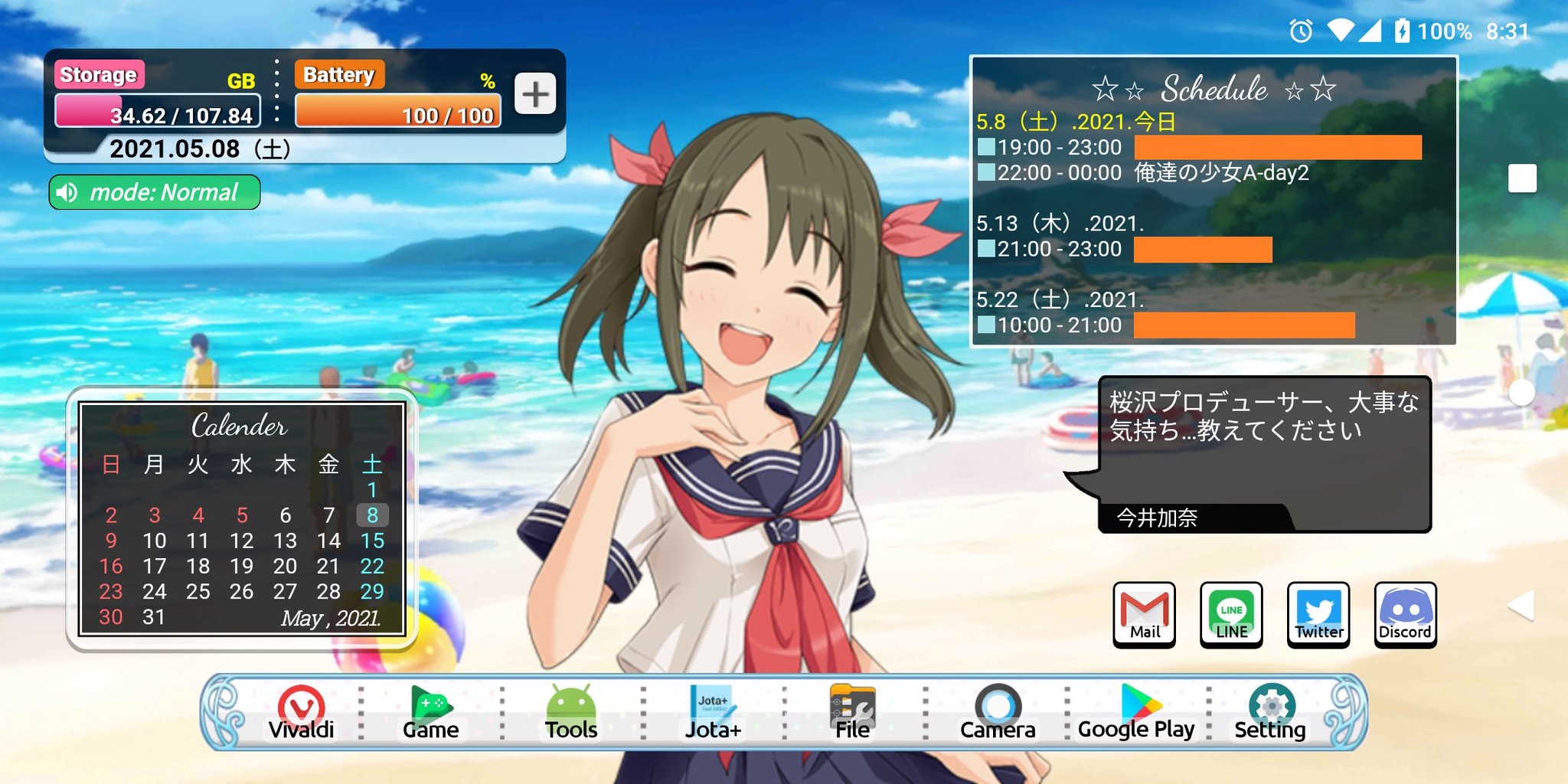This screenshot has height=784, width=1568.
Task: Select May 8 on the calendar widget
Action: pos(373,514)
